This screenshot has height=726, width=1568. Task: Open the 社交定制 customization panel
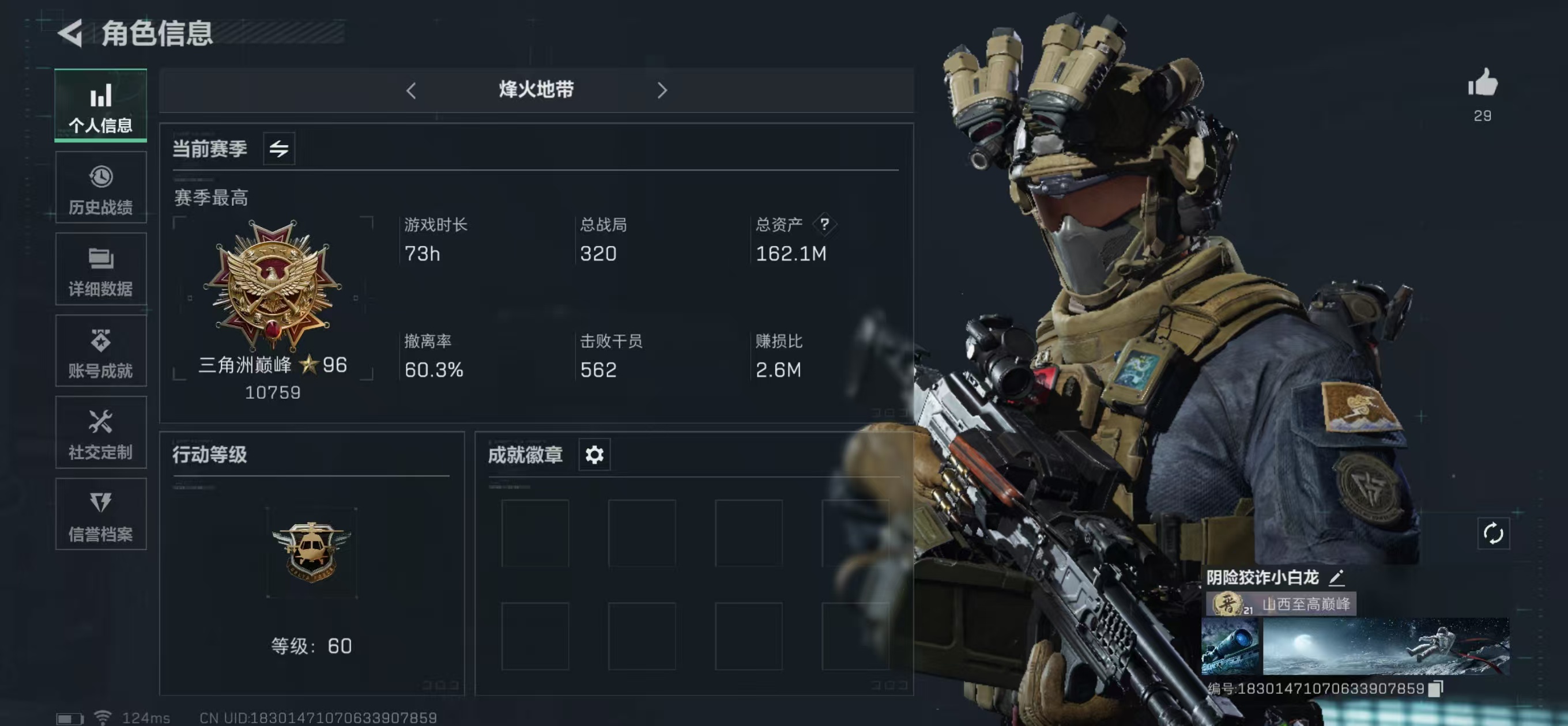pos(100,432)
